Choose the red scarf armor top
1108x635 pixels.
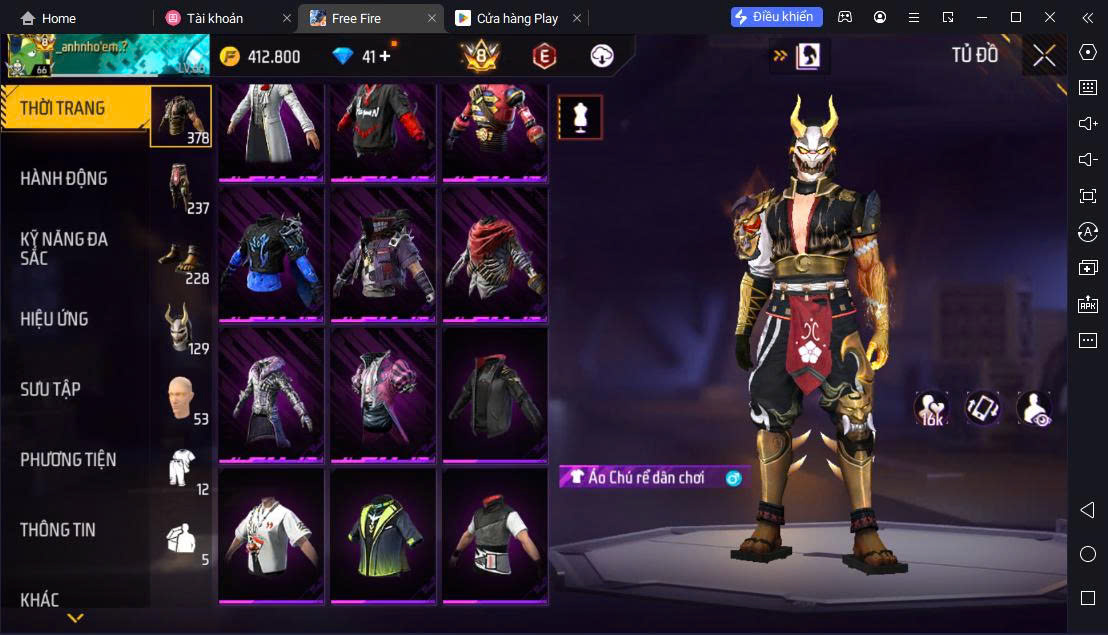pos(495,255)
